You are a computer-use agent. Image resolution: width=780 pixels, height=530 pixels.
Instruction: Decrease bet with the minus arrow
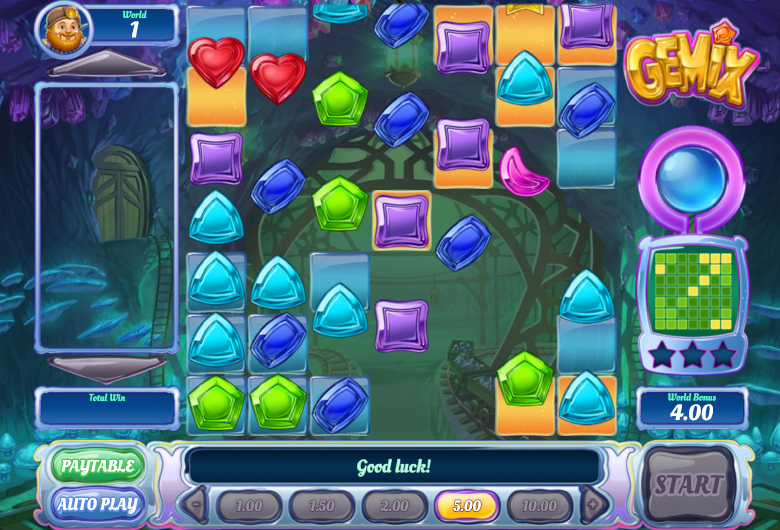pos(196,504)
